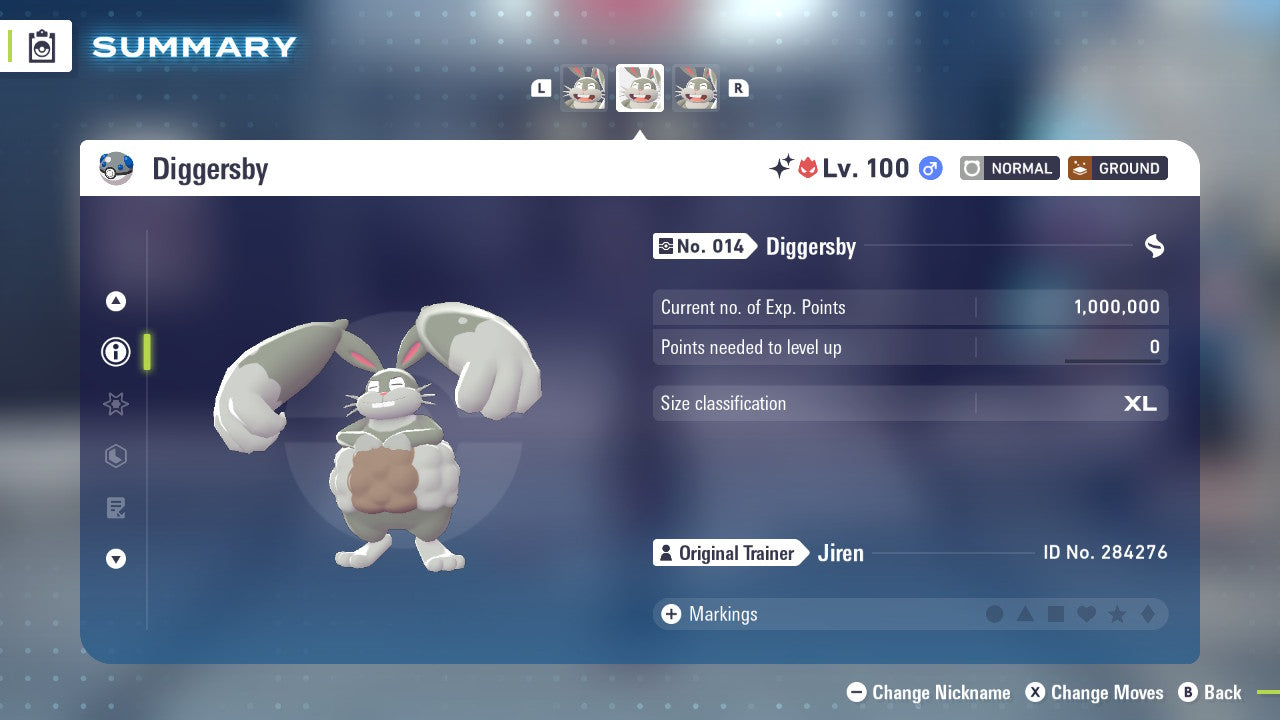Toggle the heart marking
The image size is (1280, 720).
tap(1087, 614)
